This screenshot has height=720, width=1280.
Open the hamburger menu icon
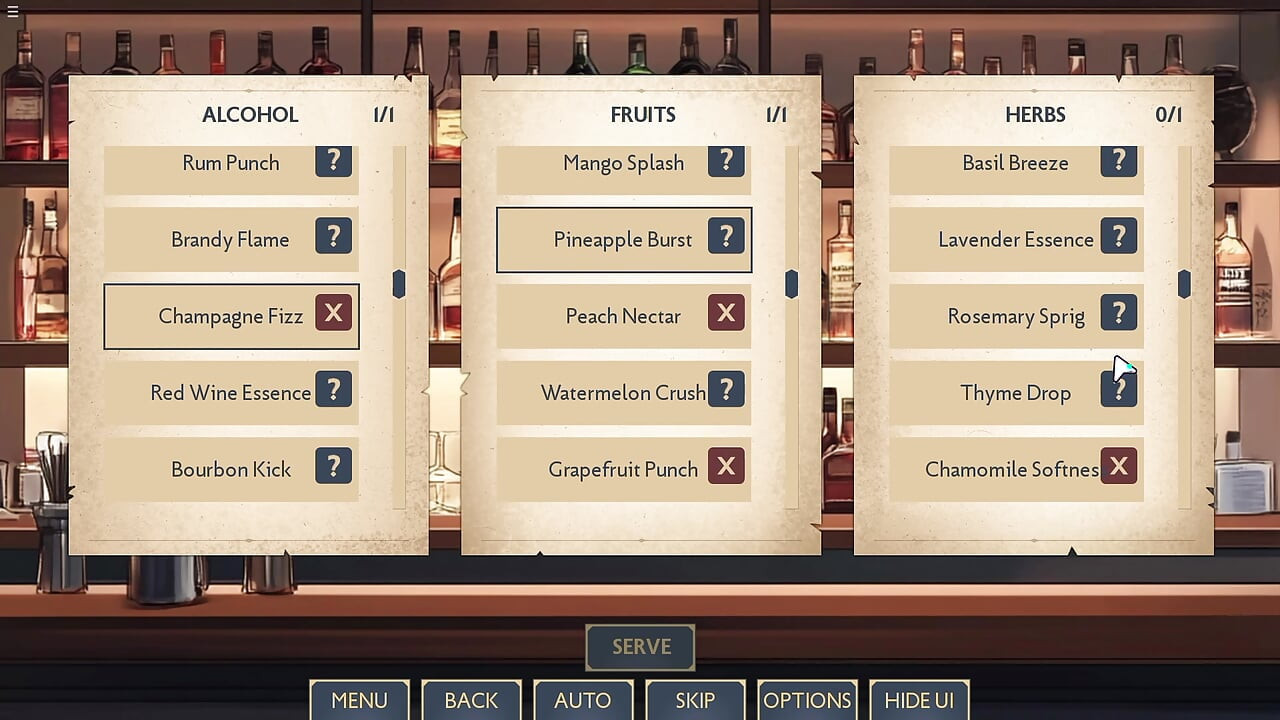(13, 11)
